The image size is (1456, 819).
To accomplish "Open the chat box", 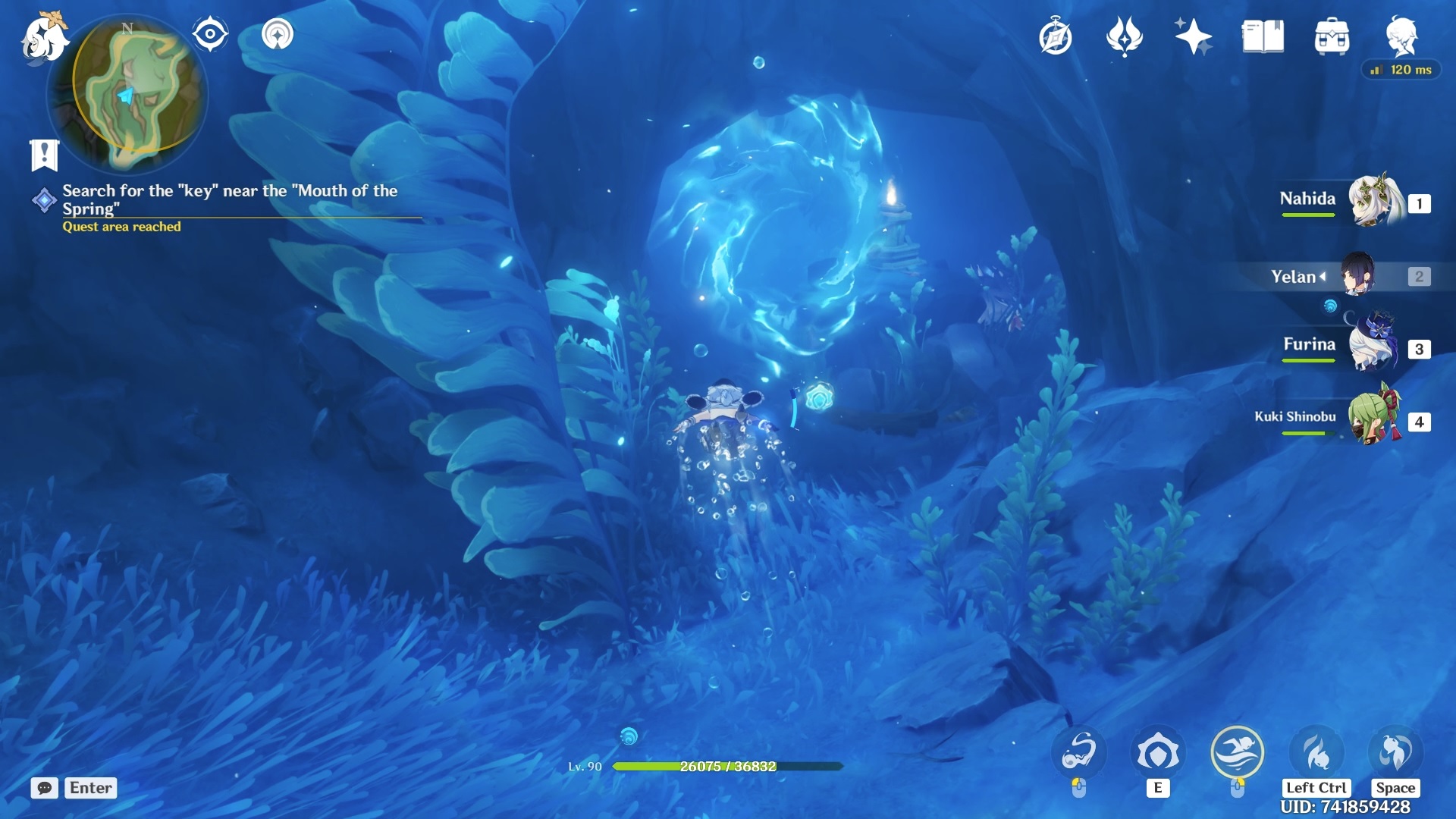I will click(x=45, y=788).
